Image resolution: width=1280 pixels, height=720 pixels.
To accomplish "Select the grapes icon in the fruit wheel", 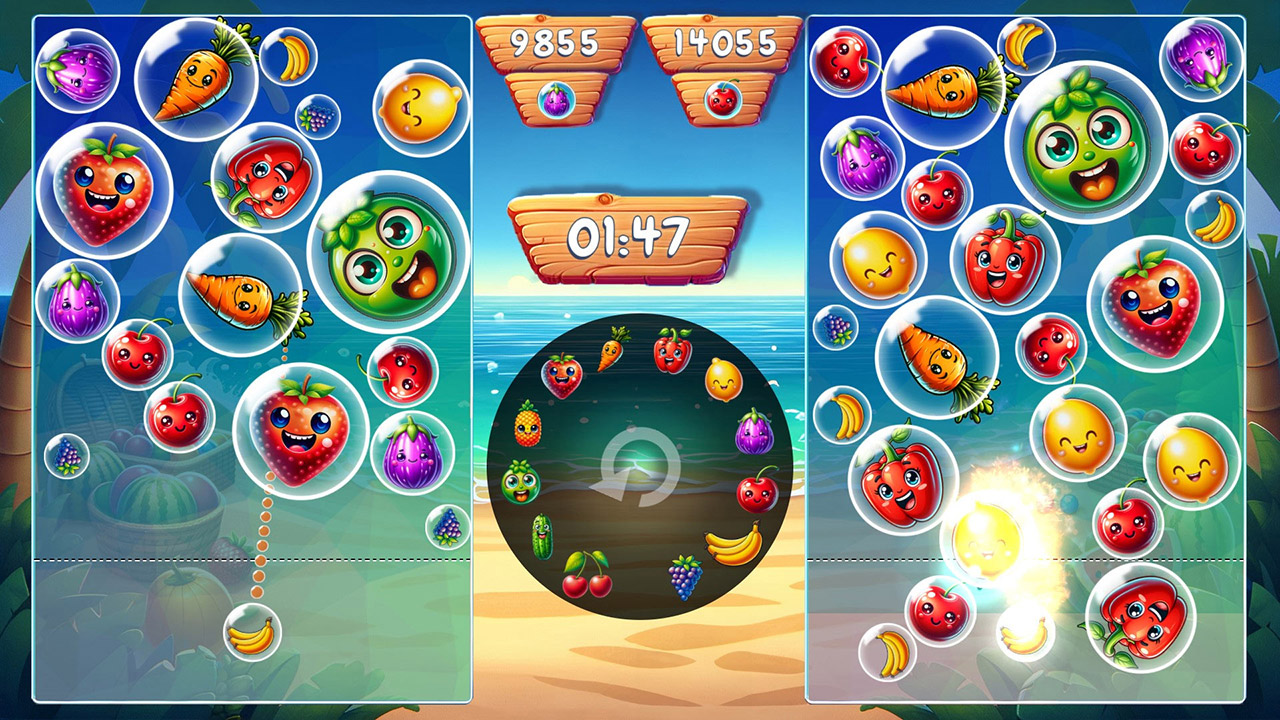I will (x=684, y=577).
